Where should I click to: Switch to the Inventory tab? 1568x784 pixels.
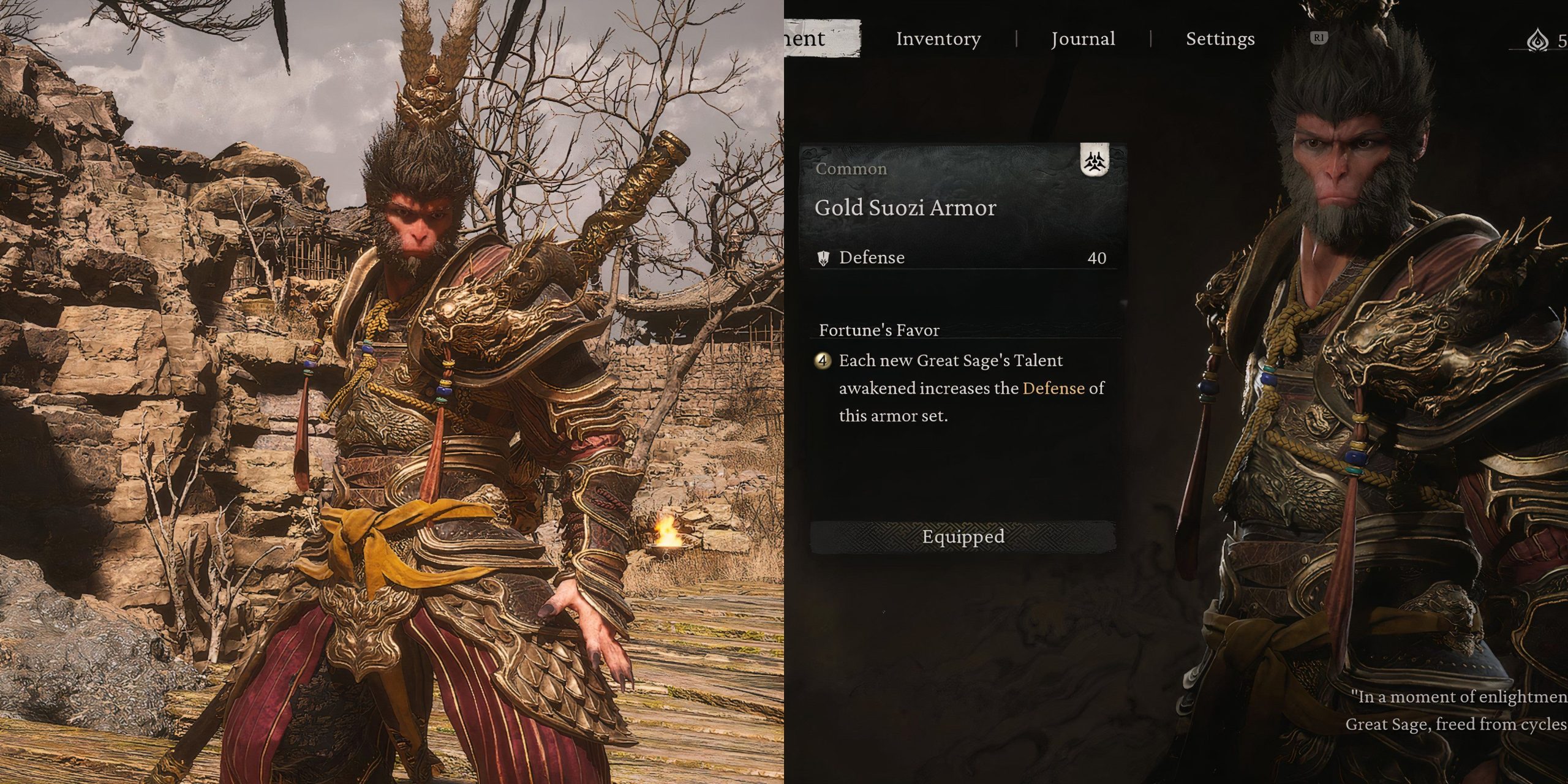coord(938,39)
